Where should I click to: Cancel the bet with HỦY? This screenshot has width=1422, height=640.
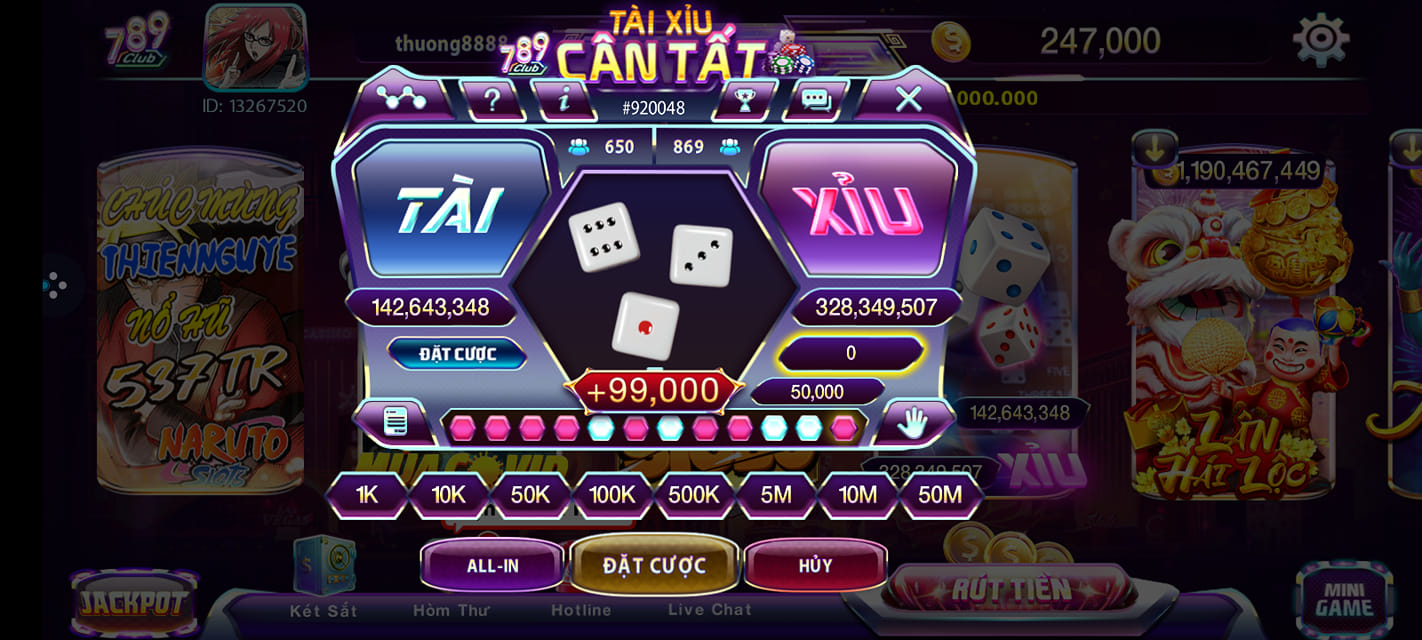pos(815,565)
